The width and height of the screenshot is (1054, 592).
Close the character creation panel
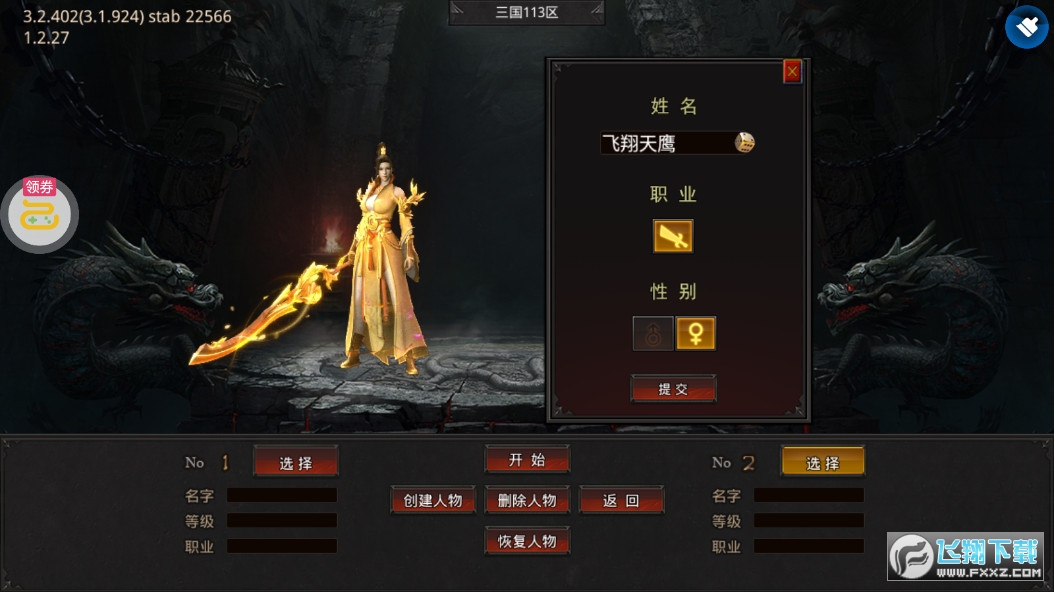tap(792, 71)
